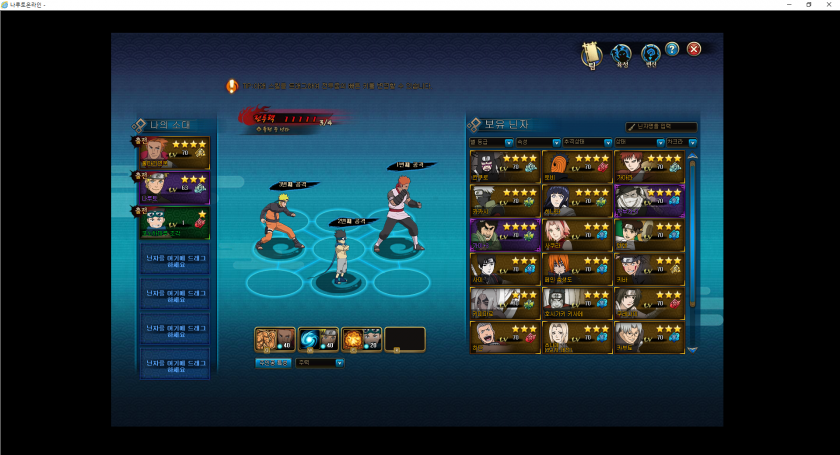Select the scroll icon tab at top
Image resolution: width=840 pixels, height=455 pixels.
(590, 54)
